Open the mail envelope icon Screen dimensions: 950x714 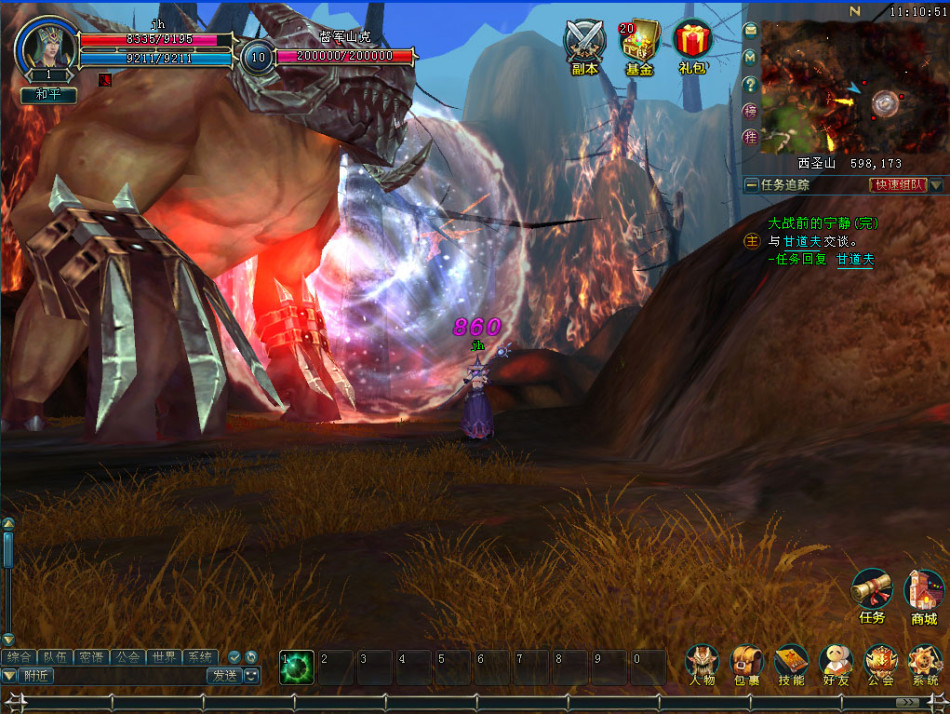(x=750, y=31)
